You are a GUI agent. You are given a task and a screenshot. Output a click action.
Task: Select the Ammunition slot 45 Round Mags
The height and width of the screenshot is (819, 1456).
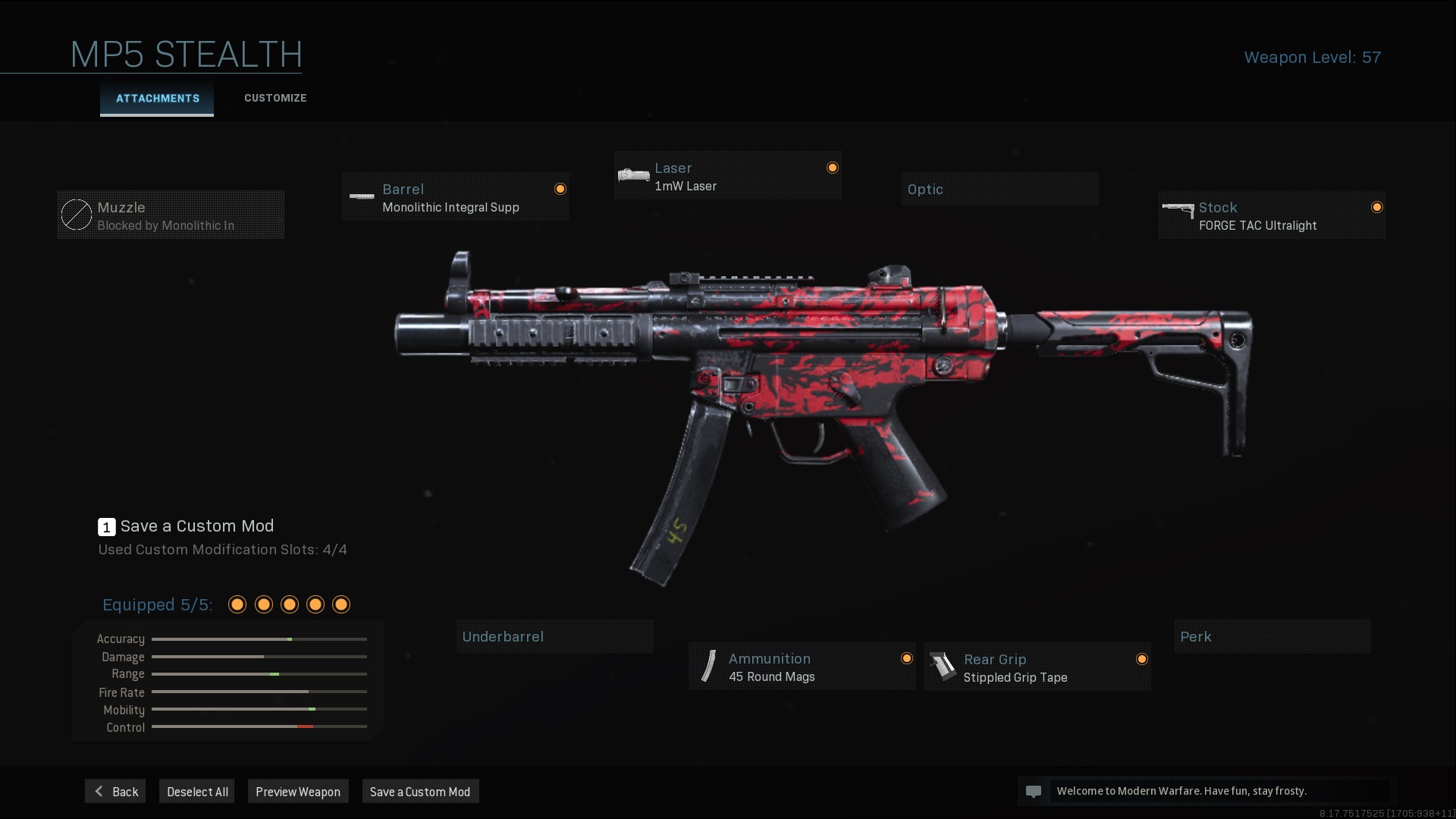click(x=802, y=667)
